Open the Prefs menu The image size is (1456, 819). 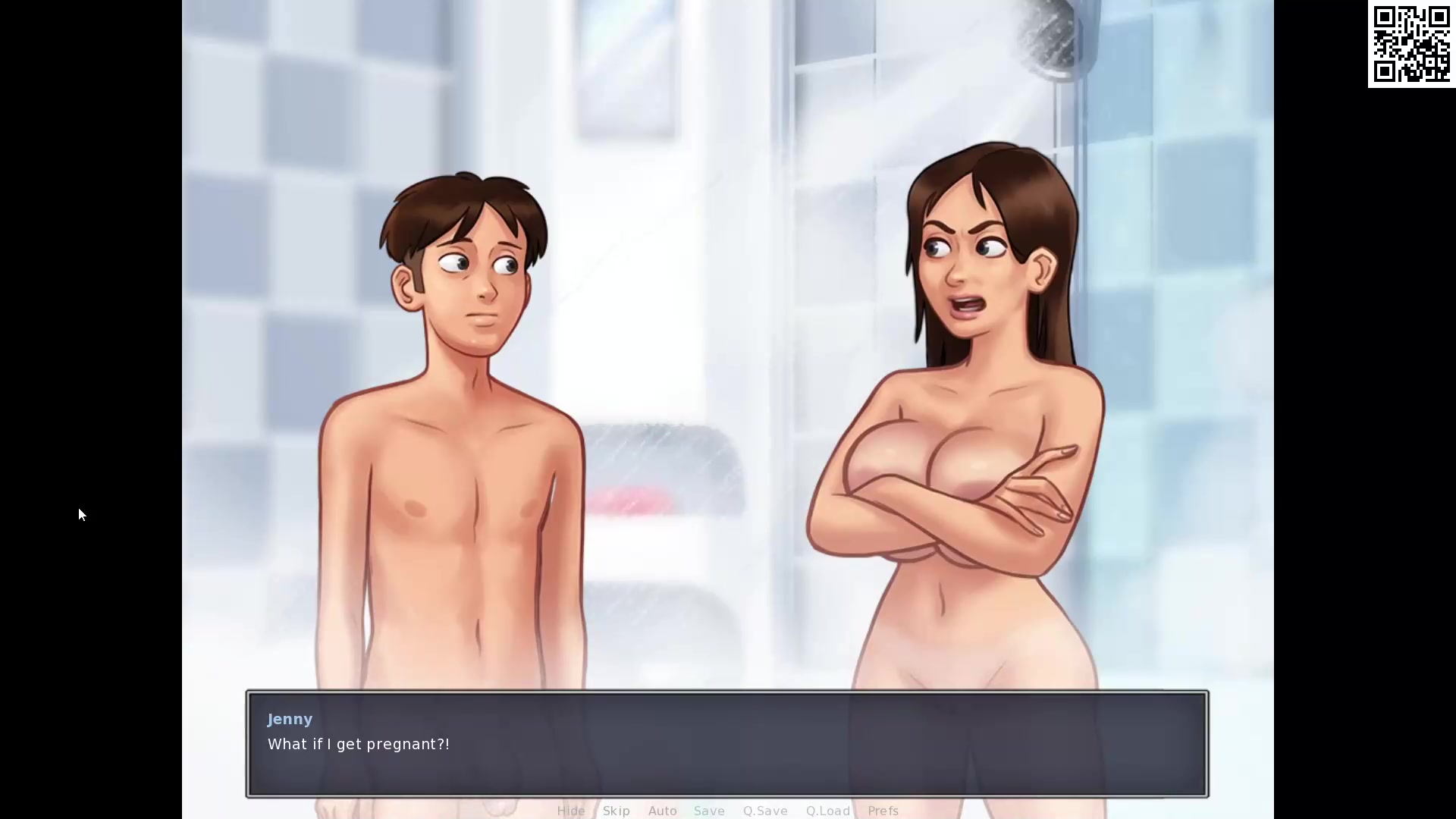[883, 811]
